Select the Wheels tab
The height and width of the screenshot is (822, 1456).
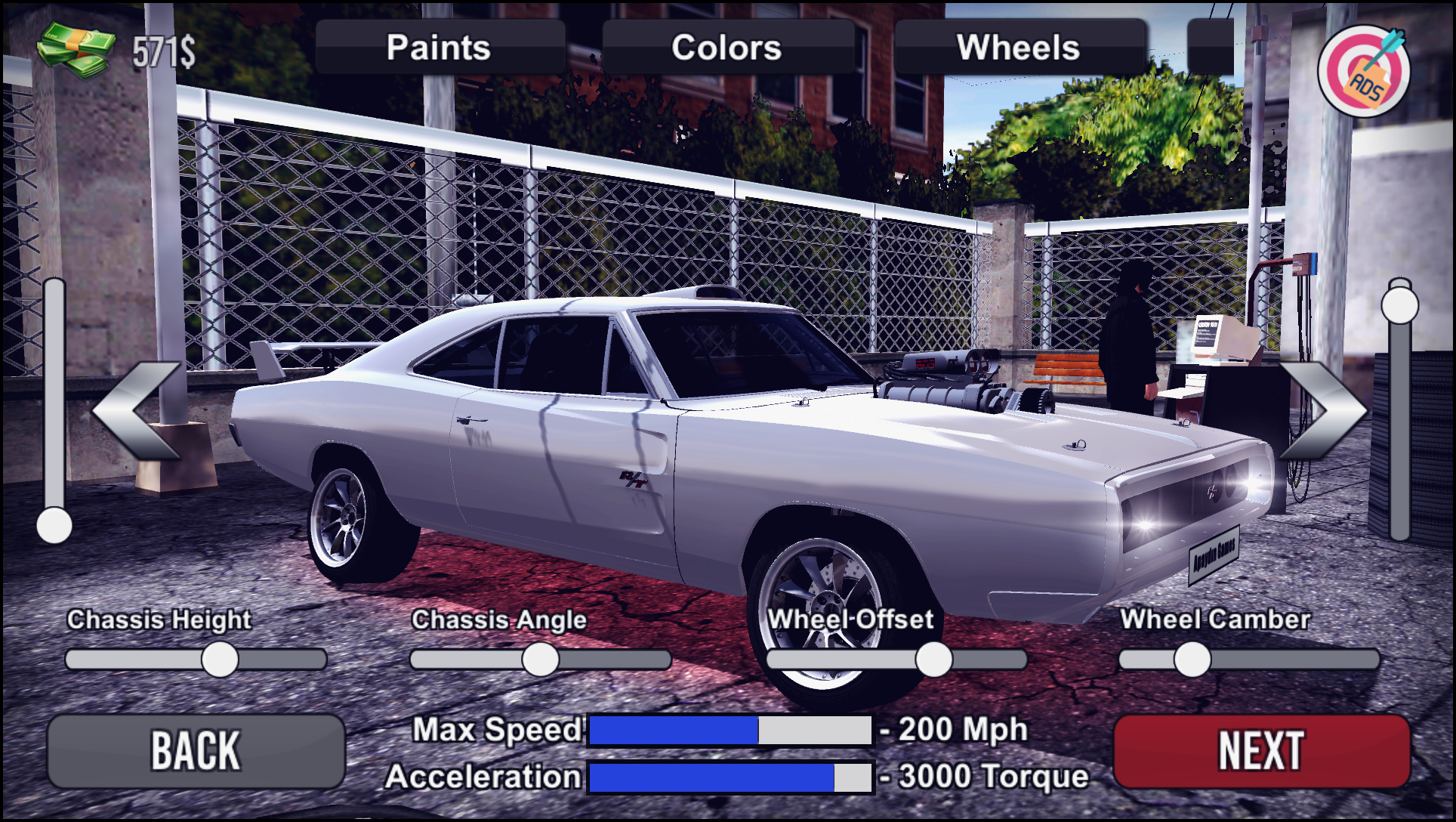coord(1020,48)
